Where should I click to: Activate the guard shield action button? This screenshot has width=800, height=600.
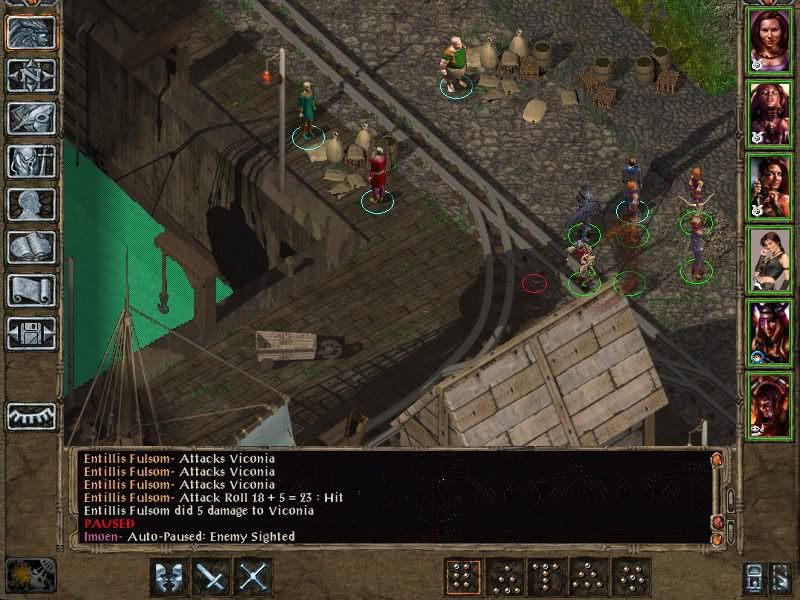171,577
